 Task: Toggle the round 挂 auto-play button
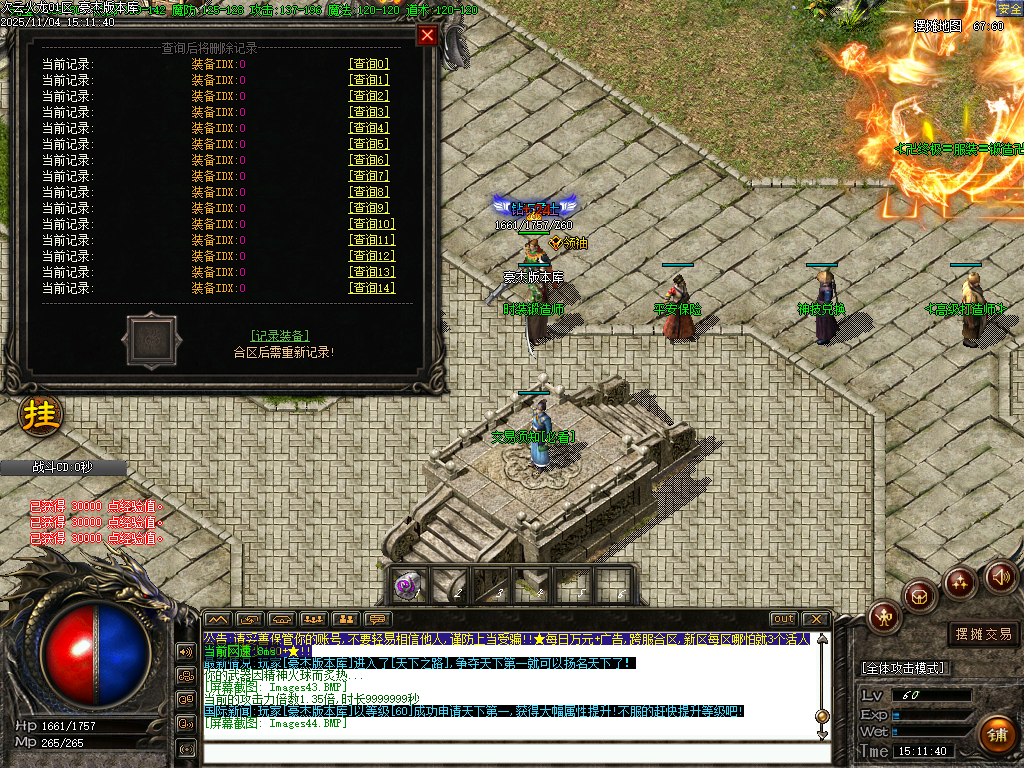[x=41, y=415]
